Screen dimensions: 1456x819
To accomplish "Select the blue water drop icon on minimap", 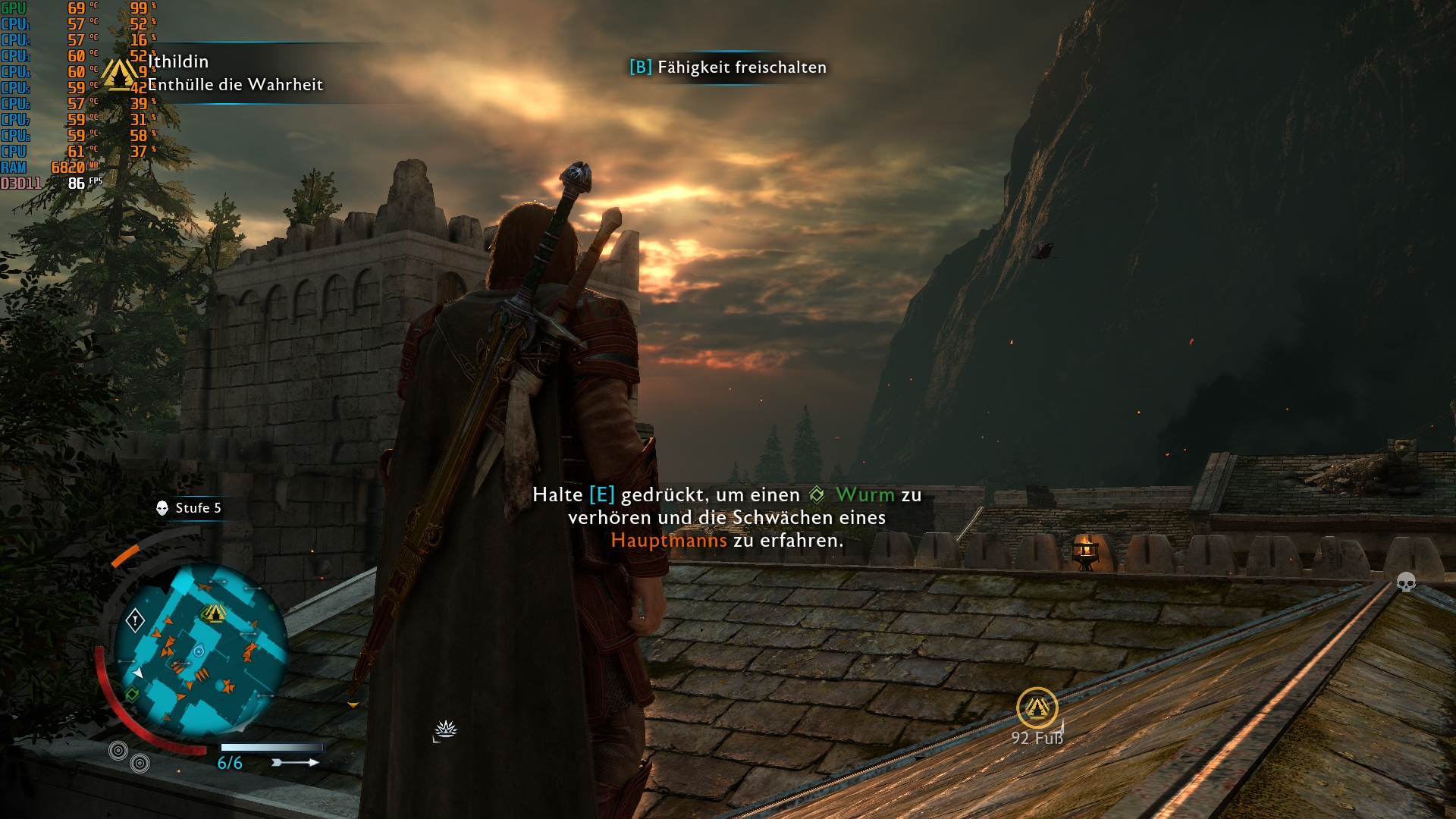I will pos(199,651).
